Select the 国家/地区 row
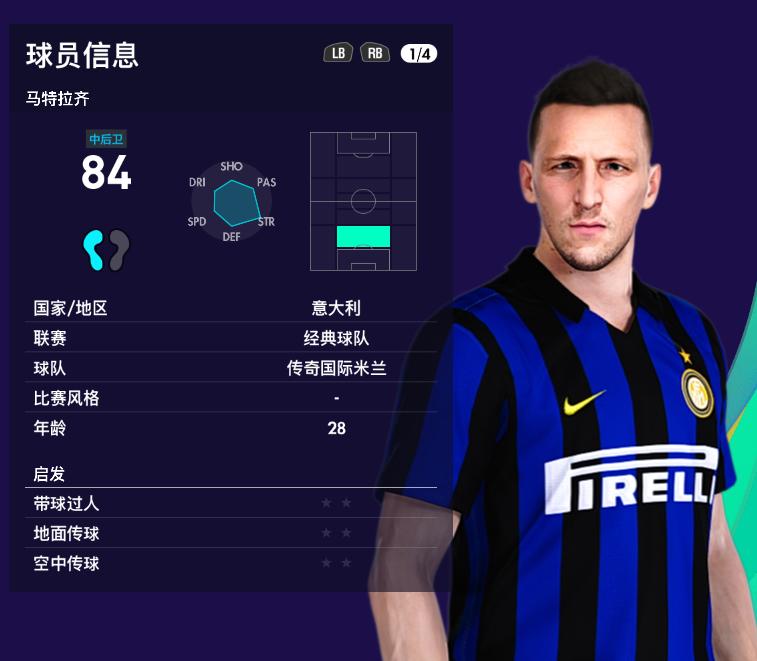This screenshot has width=757, height=661. (234, 308)
